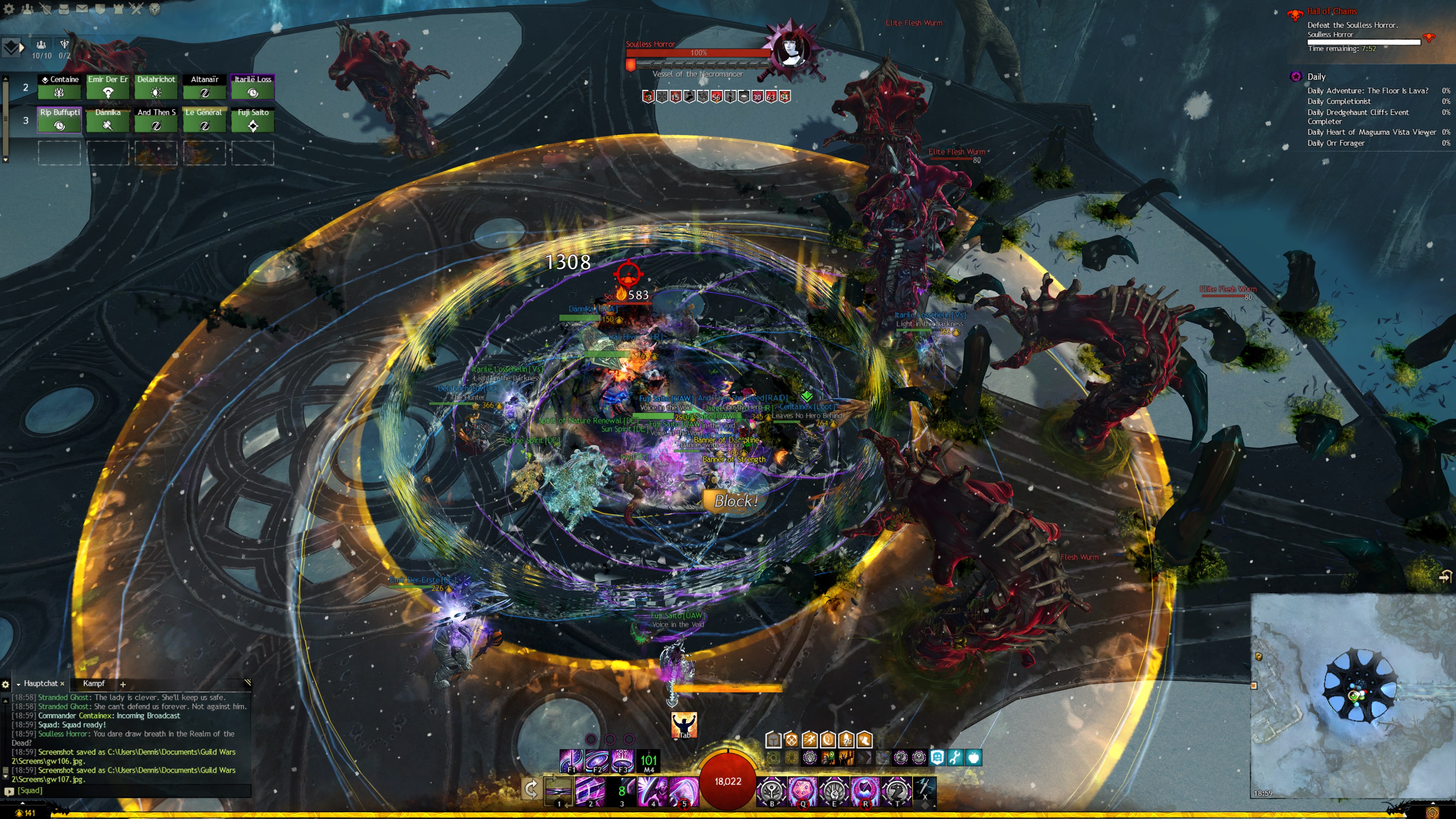
Task: Open the game menu gear icon
Action: pos(8,9)
